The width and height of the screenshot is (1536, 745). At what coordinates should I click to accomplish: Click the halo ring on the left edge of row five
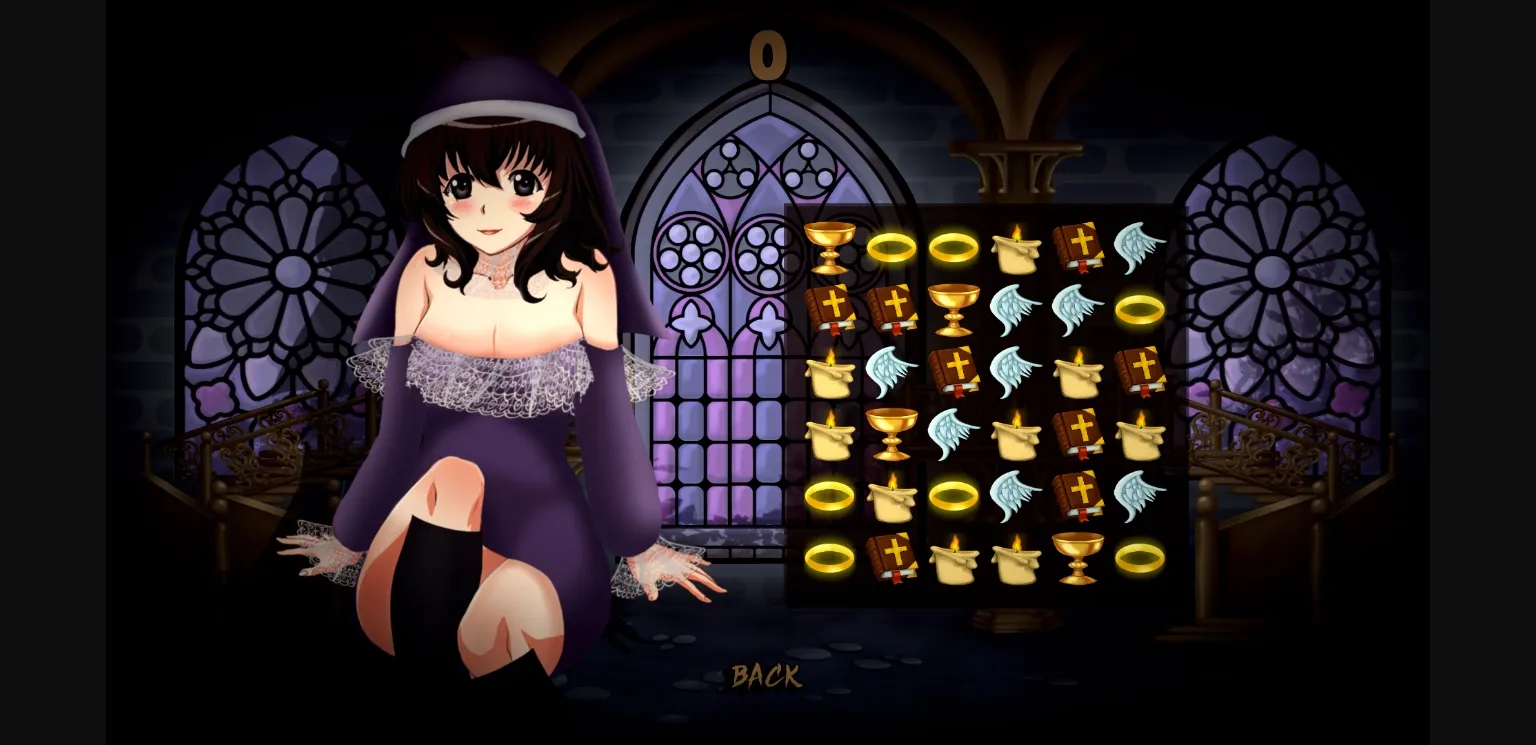click(x=830, y=495)
